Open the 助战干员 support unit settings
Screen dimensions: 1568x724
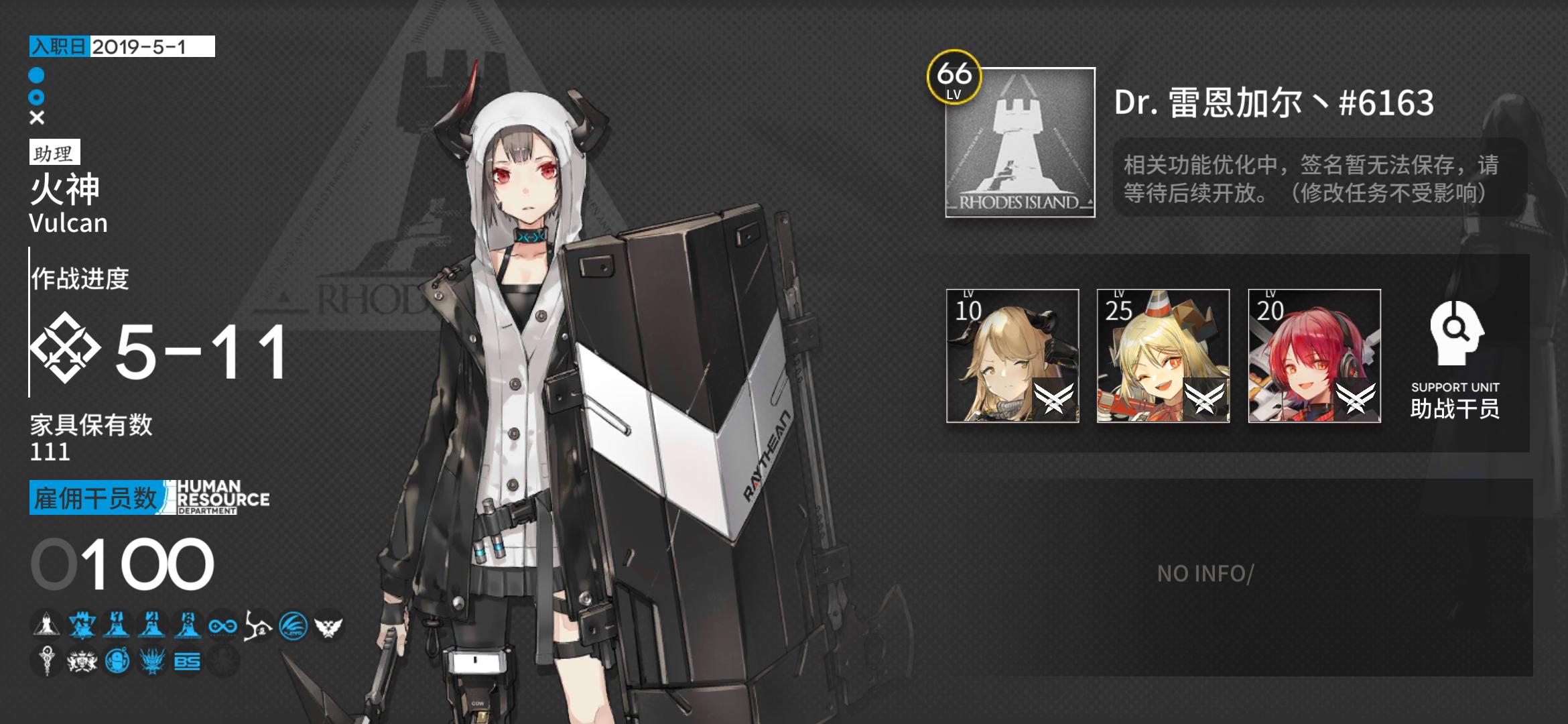pos(1454,360)
